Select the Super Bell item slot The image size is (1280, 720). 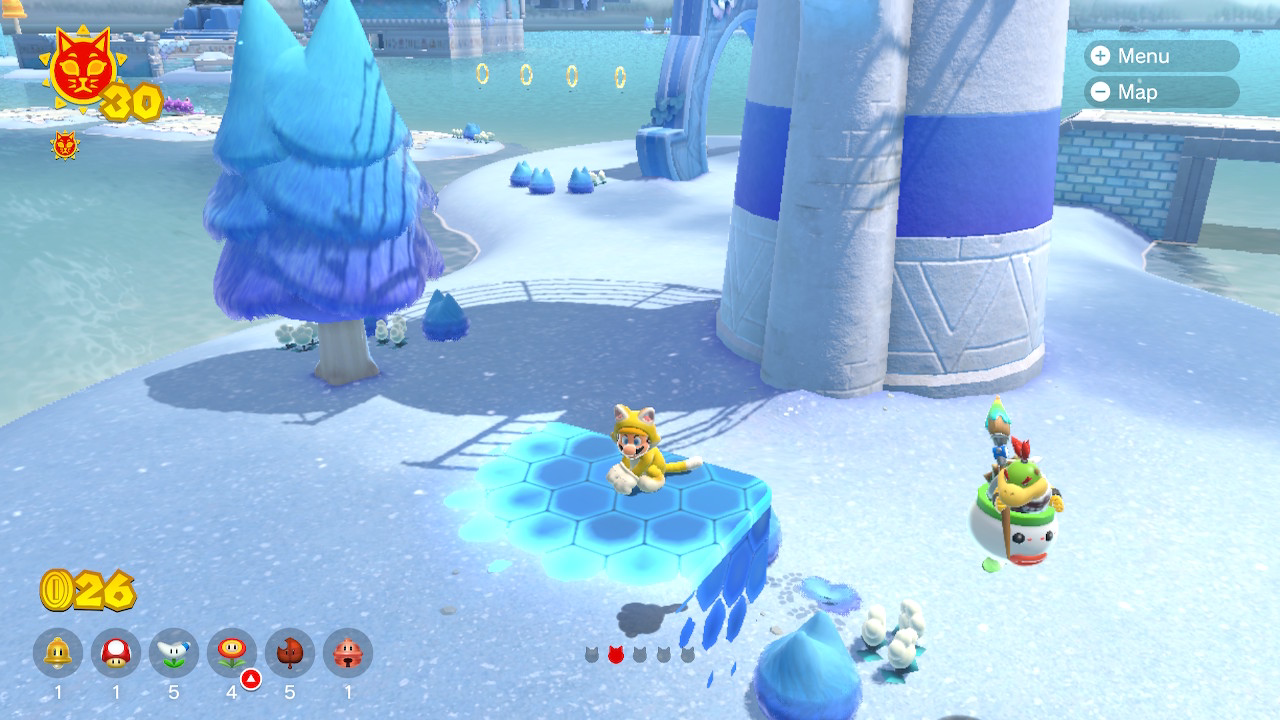[x=58, y=654]
